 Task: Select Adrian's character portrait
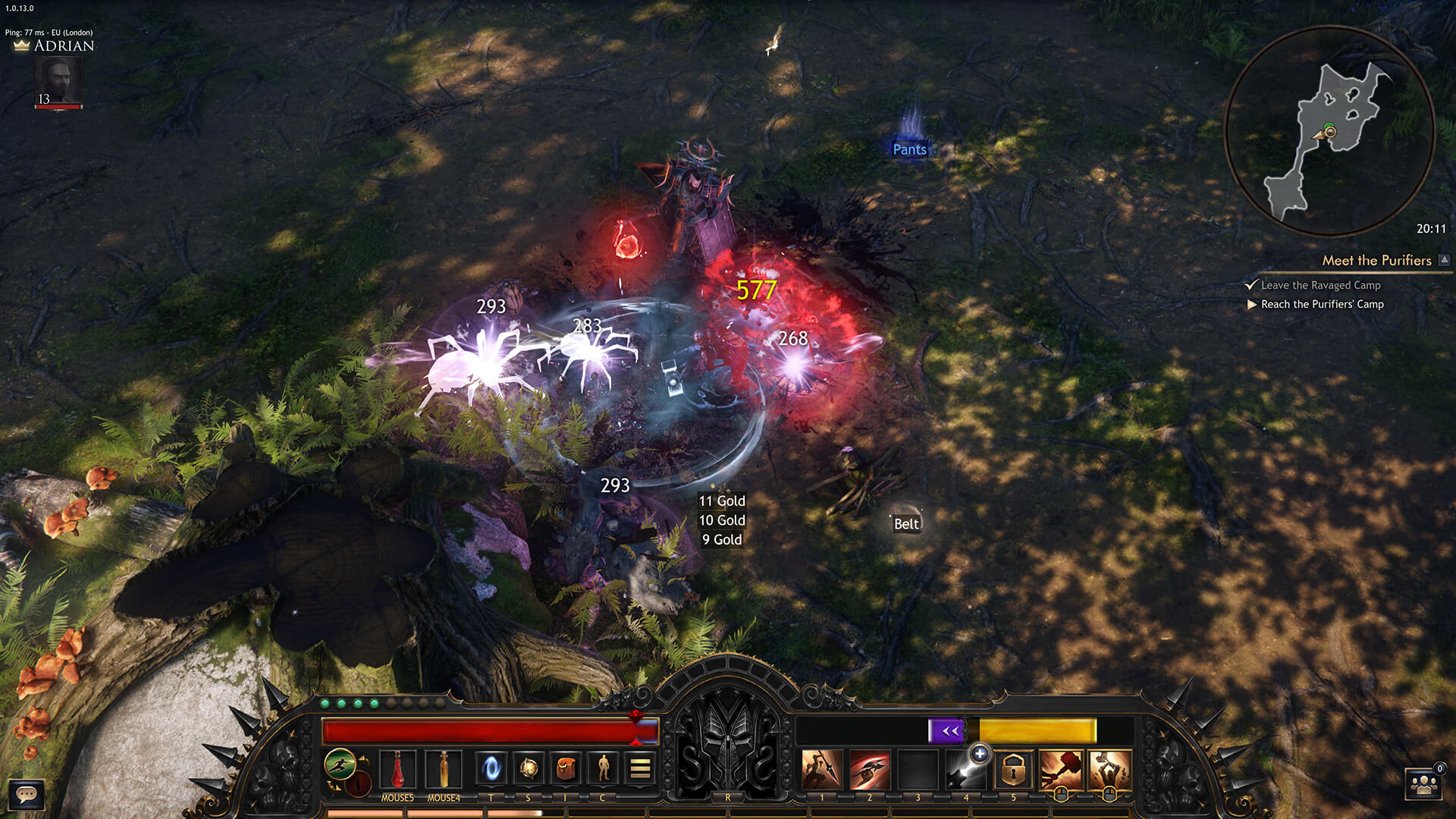point(58,81)
